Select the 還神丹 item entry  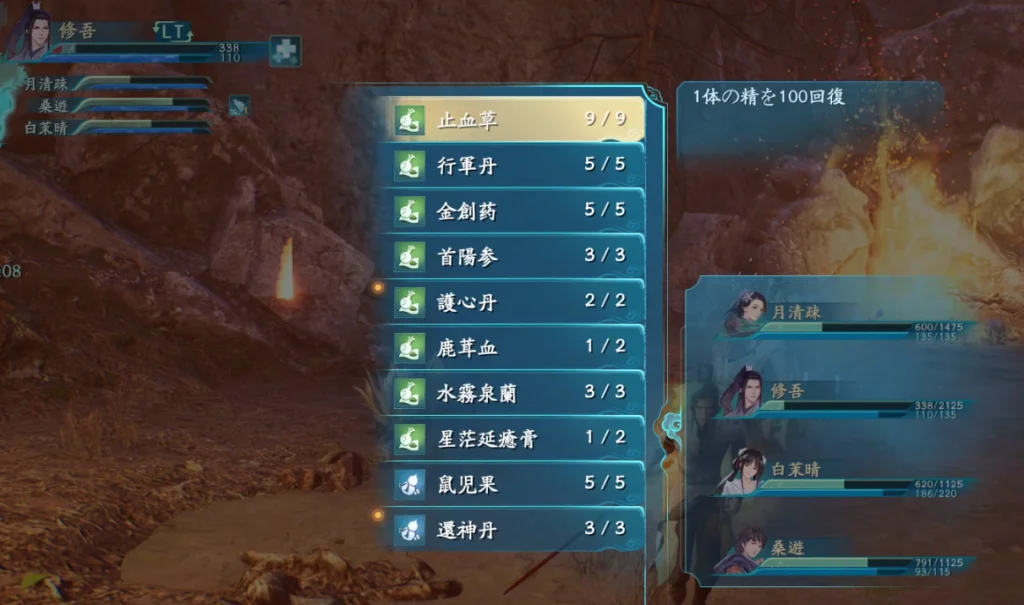(x=510, y=529)
